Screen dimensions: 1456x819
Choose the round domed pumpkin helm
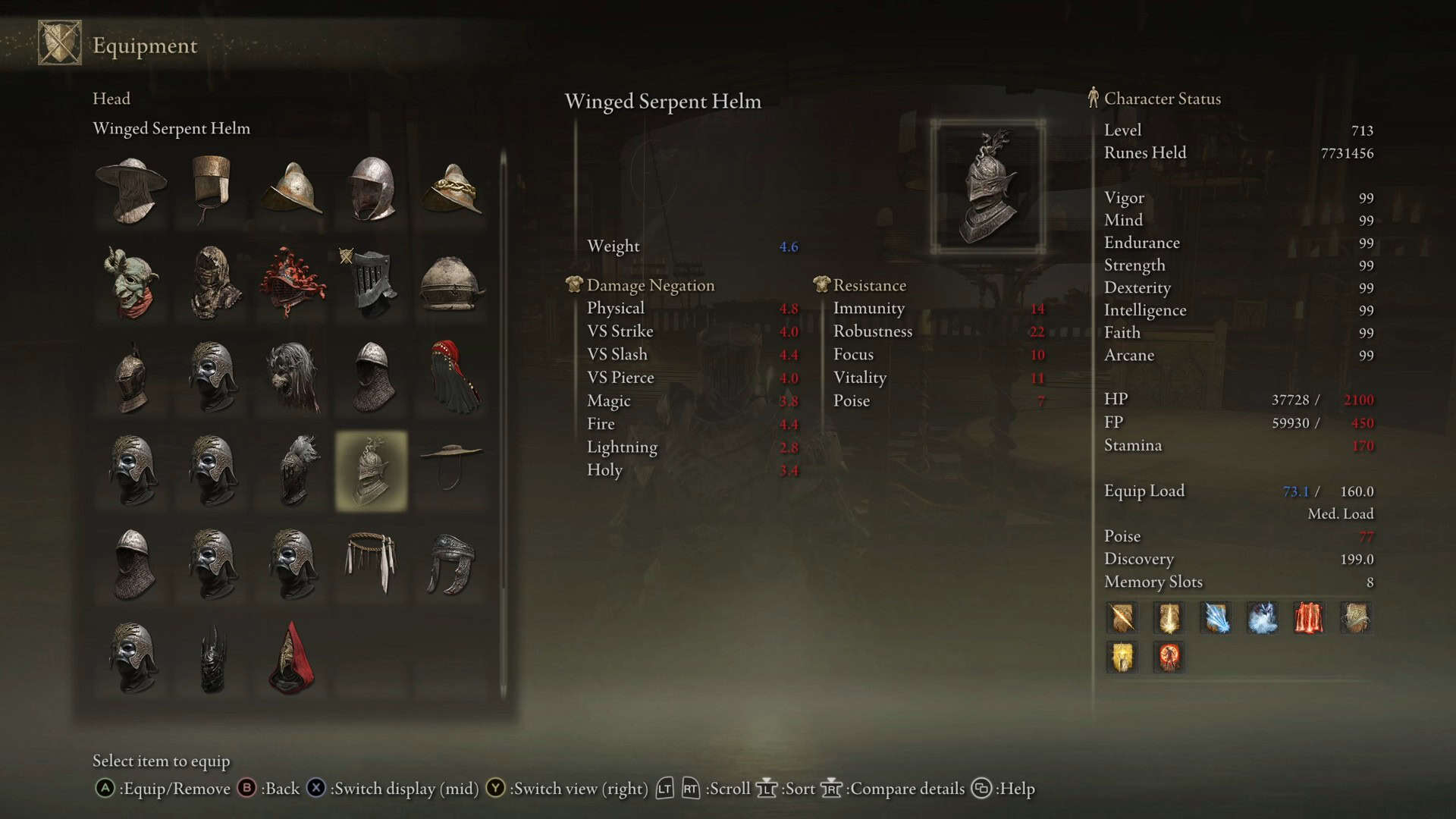[452, 283]
